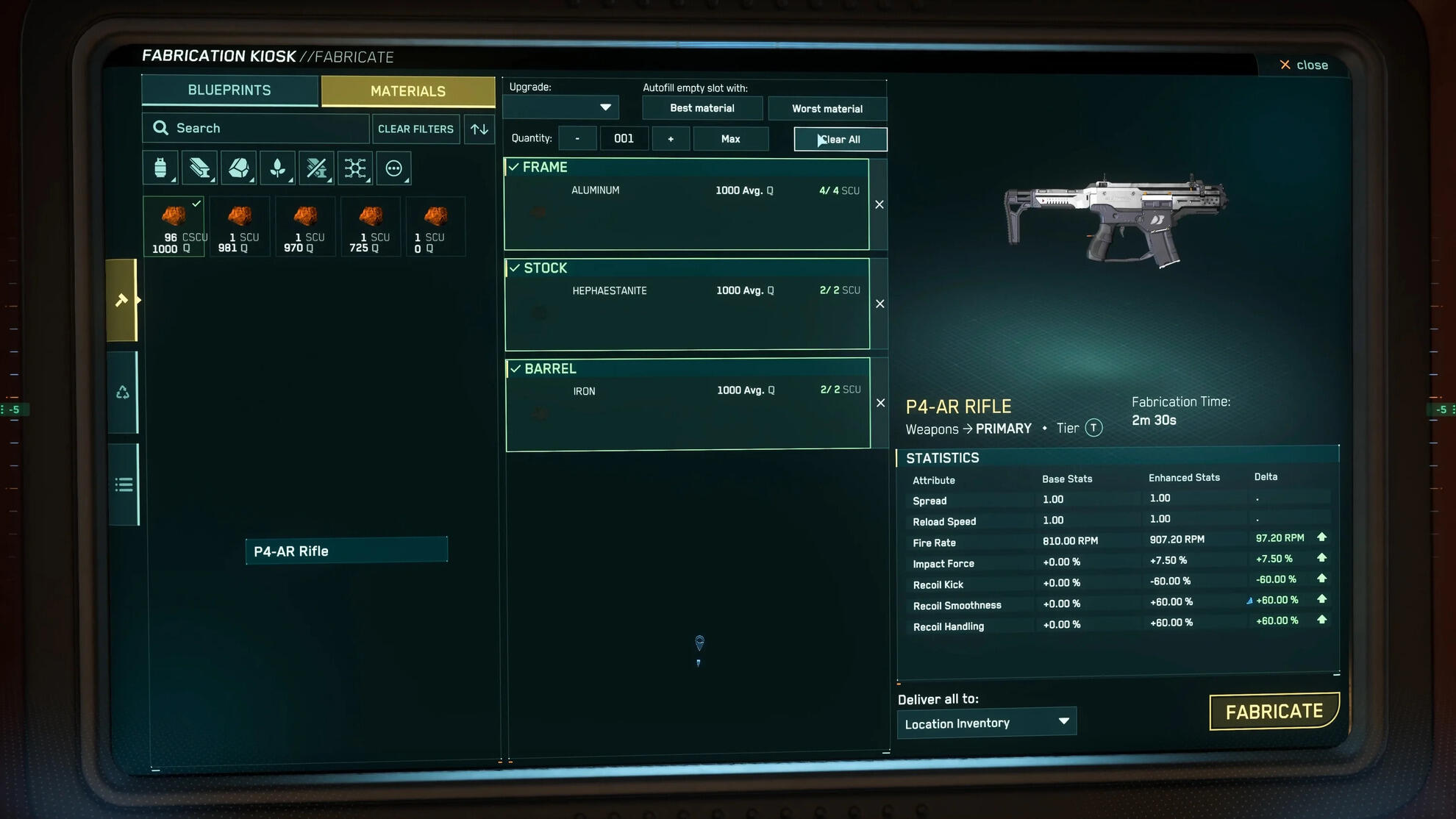The height and width of the screenshot is (819, 1456).
Task: Switch to the Blueprints tab
Action: point(229,90)
